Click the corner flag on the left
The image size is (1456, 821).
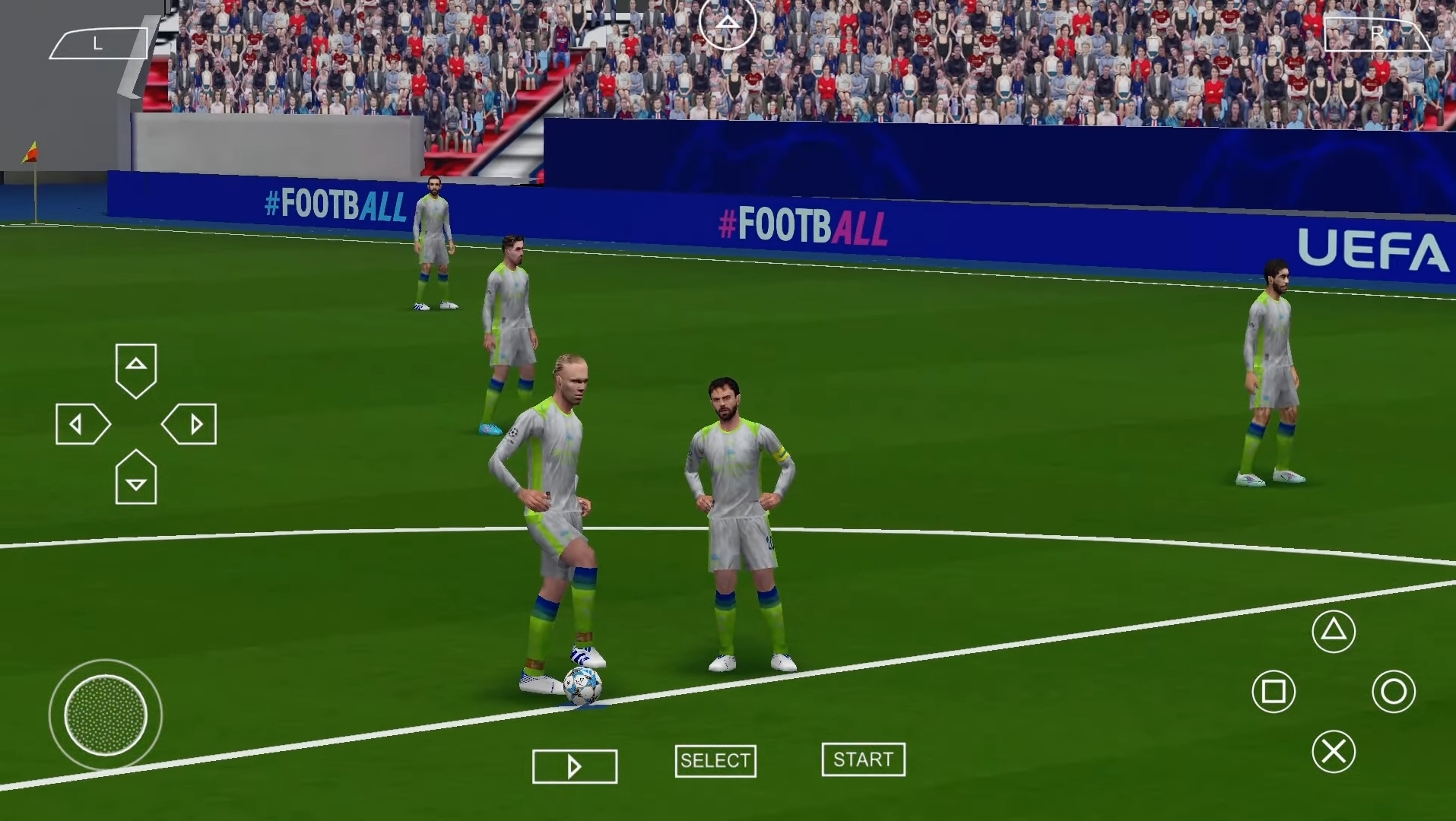(x=32, y=152)
